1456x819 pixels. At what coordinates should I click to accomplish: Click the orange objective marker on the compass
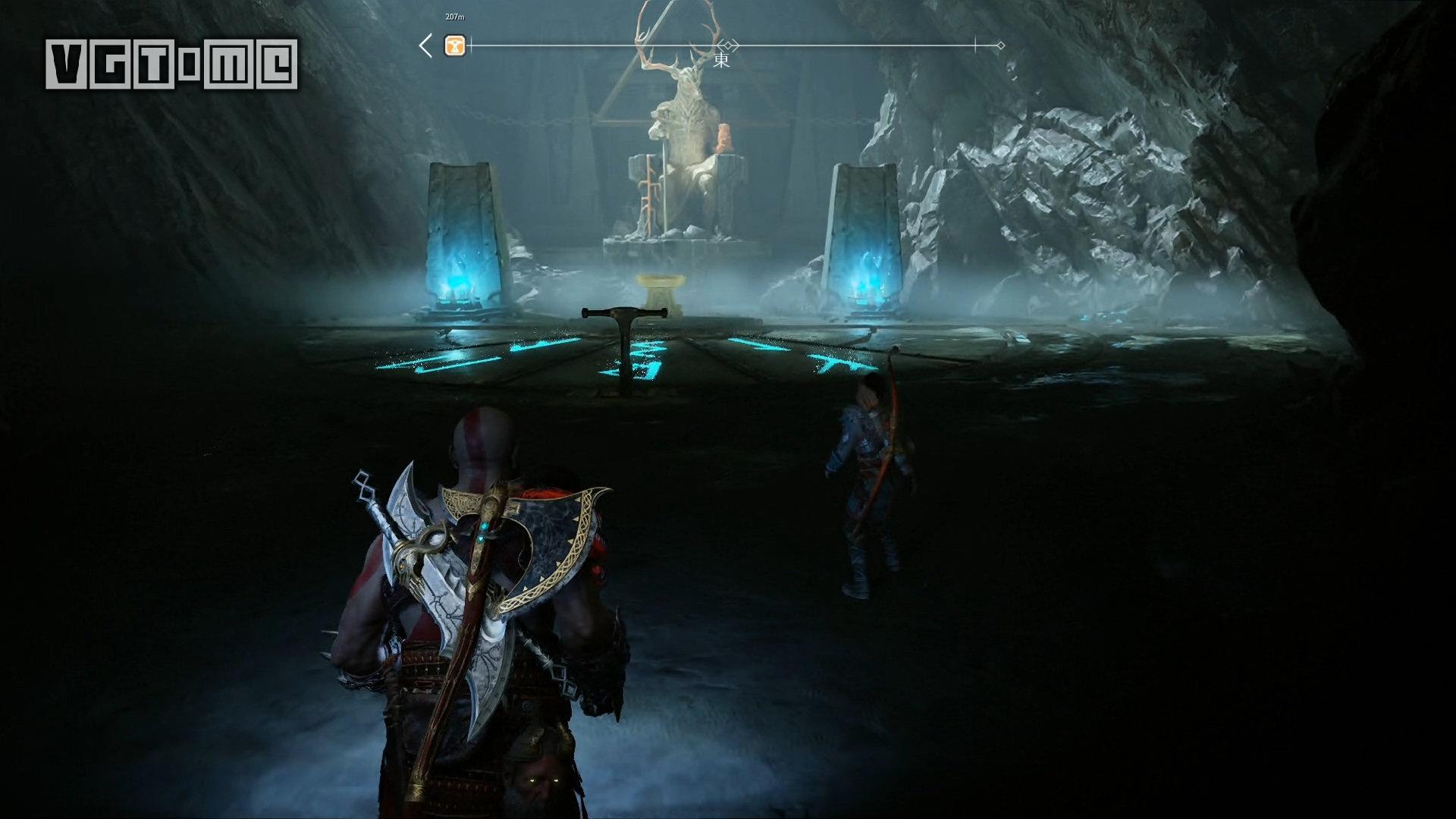(x=455, y=46)
